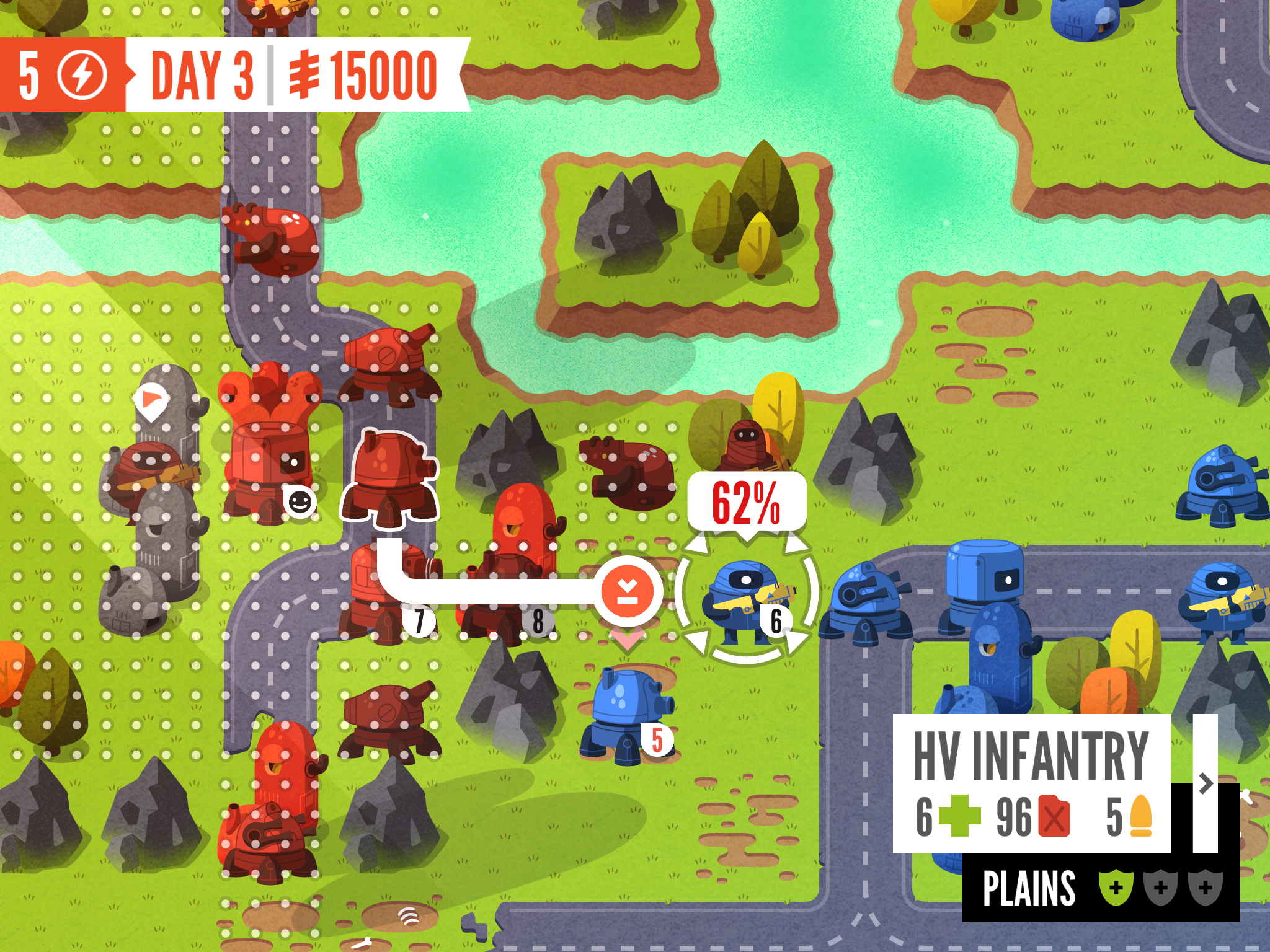Image resolution: width=1270 pixels, height=952 pixels.
Task: Show the Plains terrain defense info
Action: [1101, 888]
